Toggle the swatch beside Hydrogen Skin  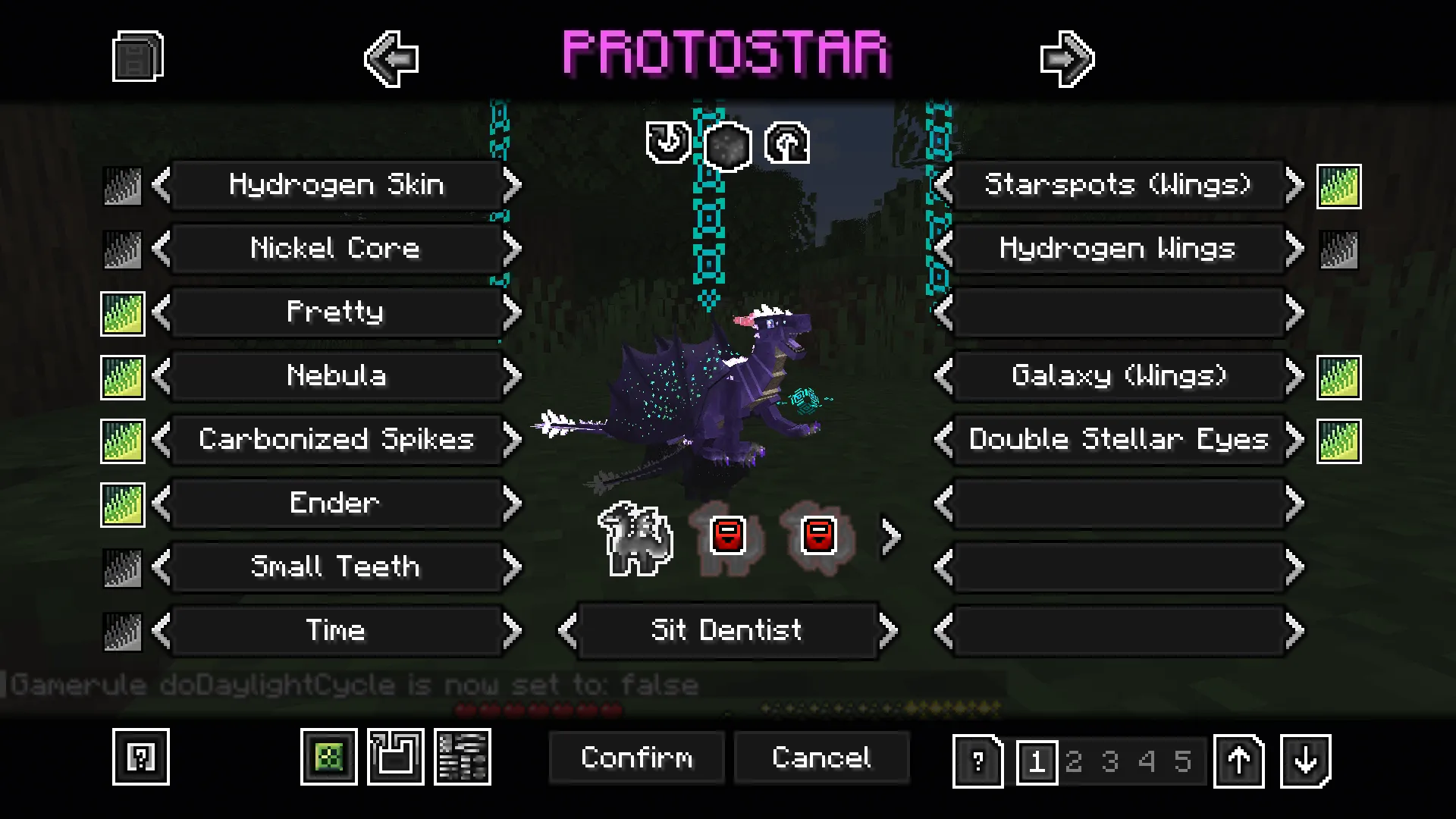click(x=122, y=185)
